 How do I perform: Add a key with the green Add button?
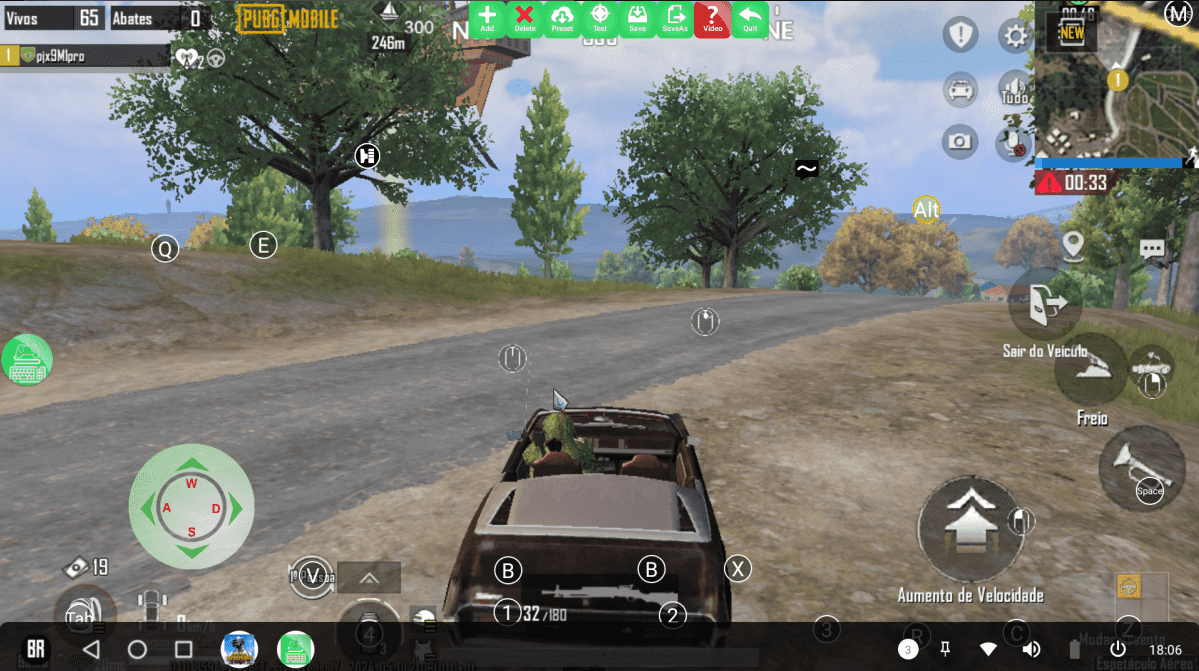click(x=487, y=19)
